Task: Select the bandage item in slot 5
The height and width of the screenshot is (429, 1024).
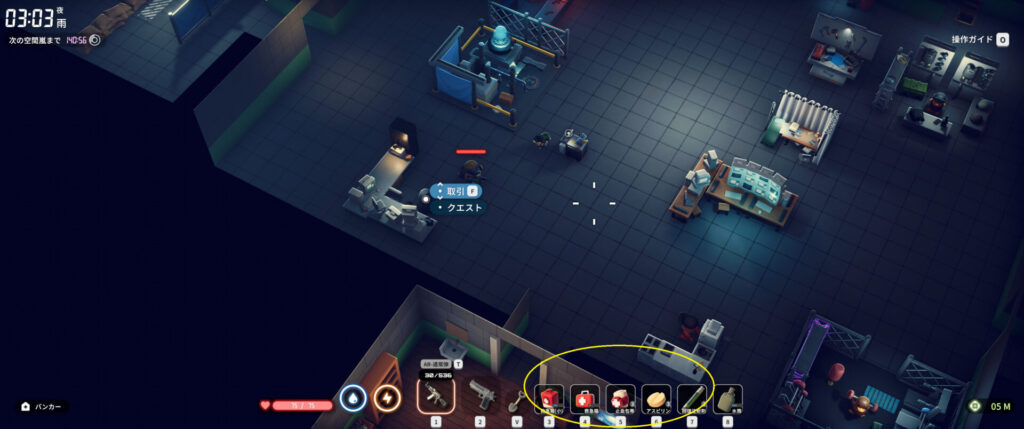Action: coord(620,398)
